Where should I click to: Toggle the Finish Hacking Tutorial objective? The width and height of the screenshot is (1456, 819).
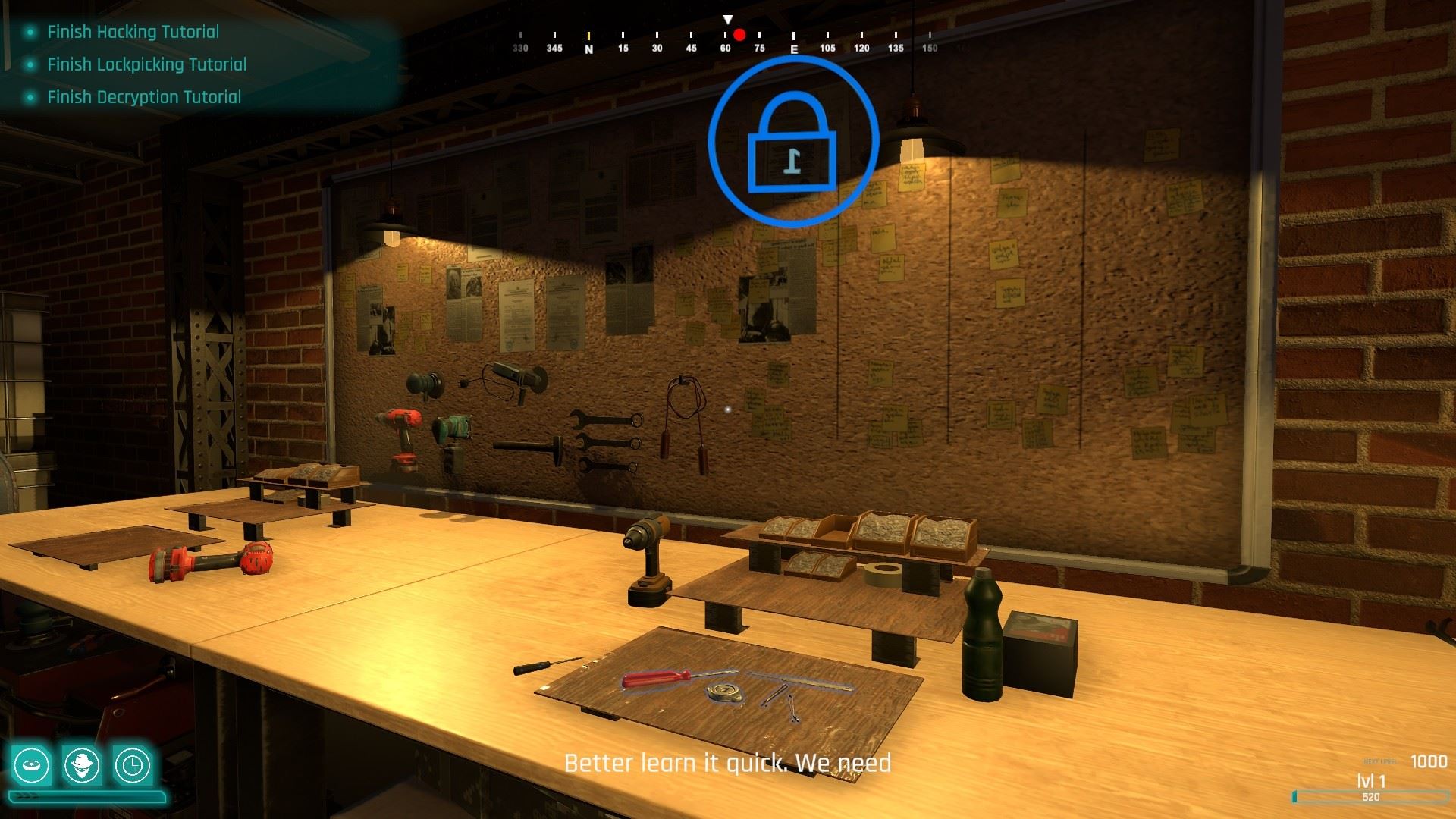coord(132,32)
